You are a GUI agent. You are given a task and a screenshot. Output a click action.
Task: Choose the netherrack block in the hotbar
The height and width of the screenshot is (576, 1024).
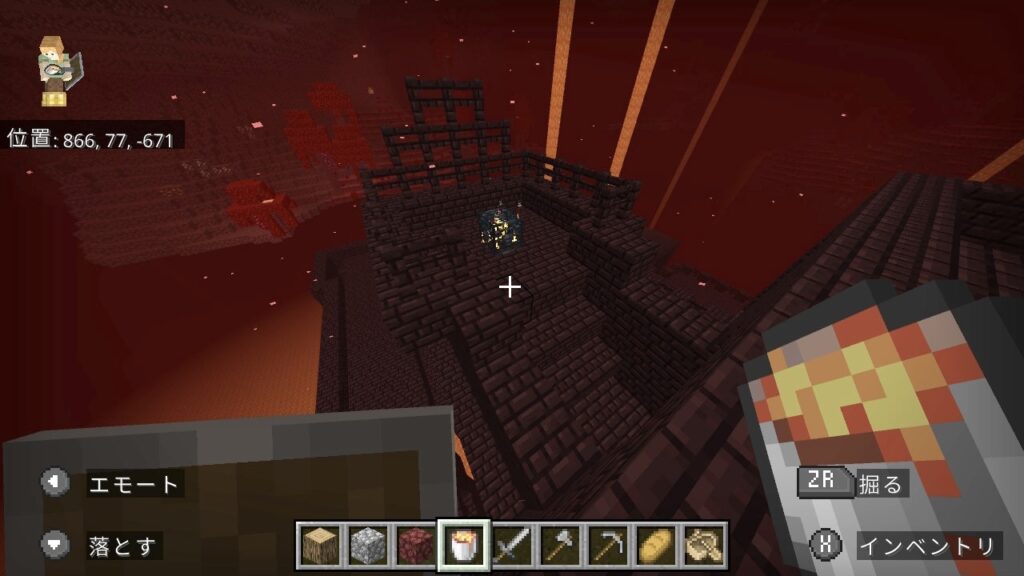[x=416, y=545]
